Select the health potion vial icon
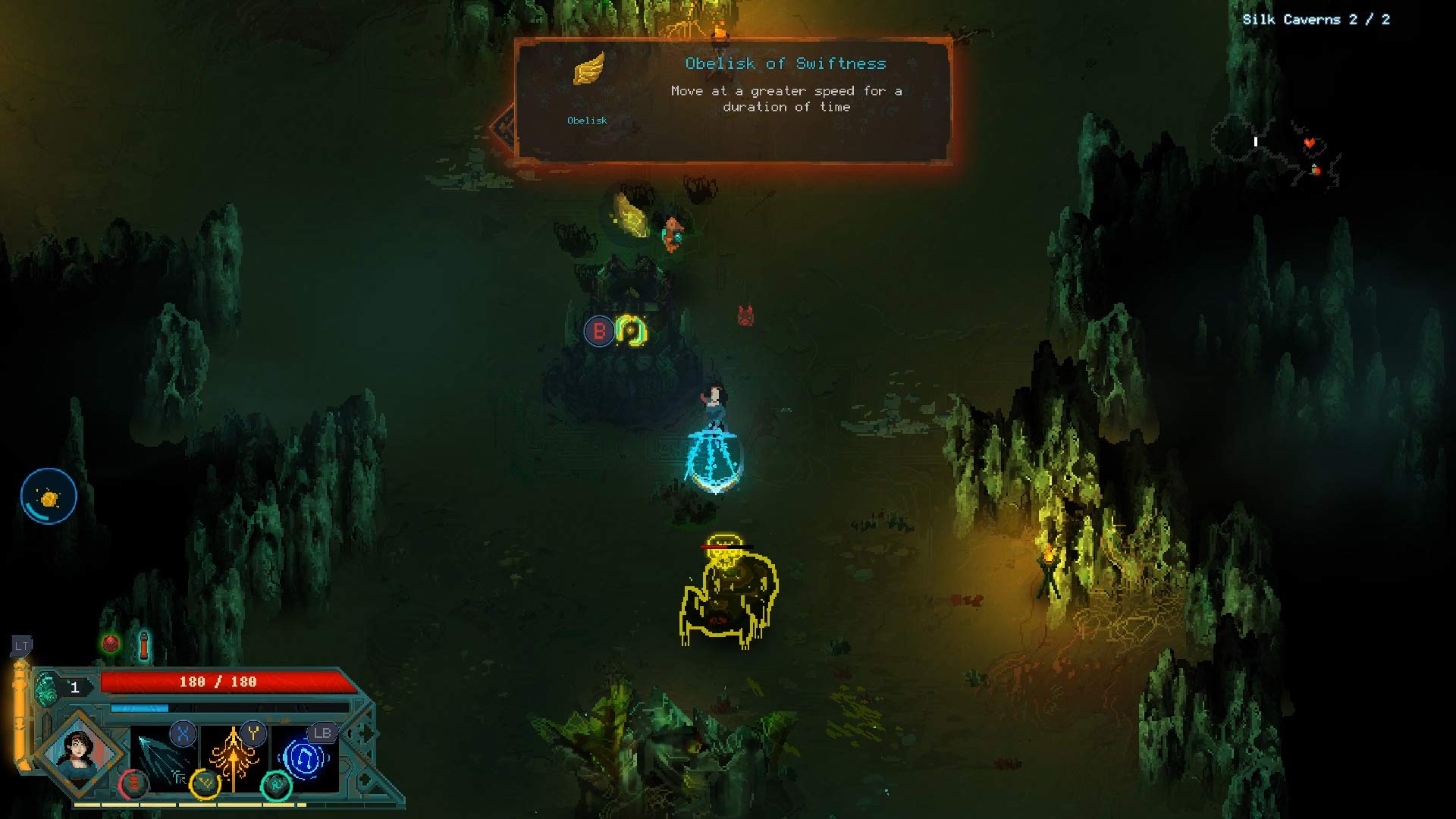Viewport: 1456px width, 819px height. pyautogui.click(x=144, y=645)
